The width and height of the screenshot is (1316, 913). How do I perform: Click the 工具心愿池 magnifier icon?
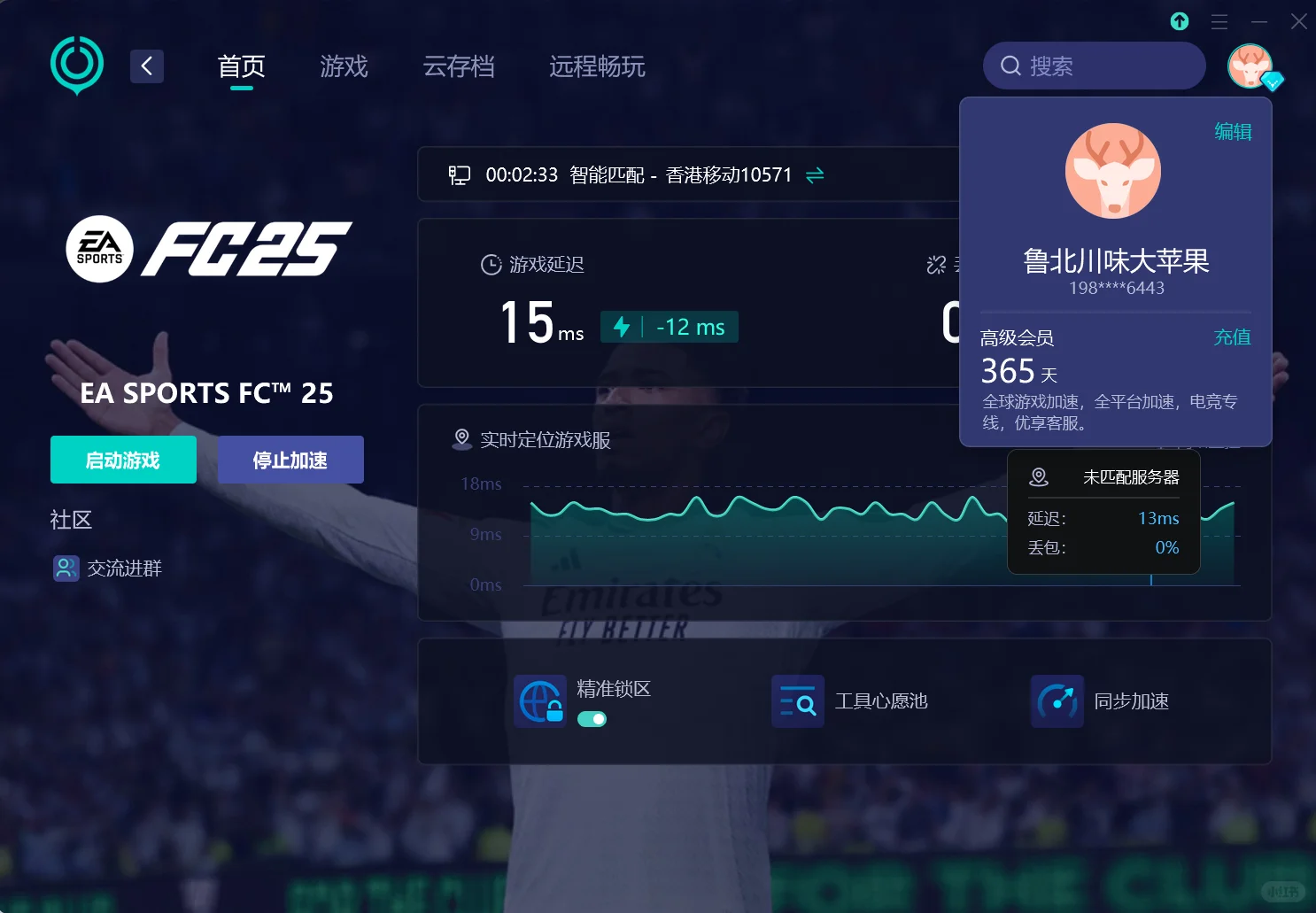point(797,700)
